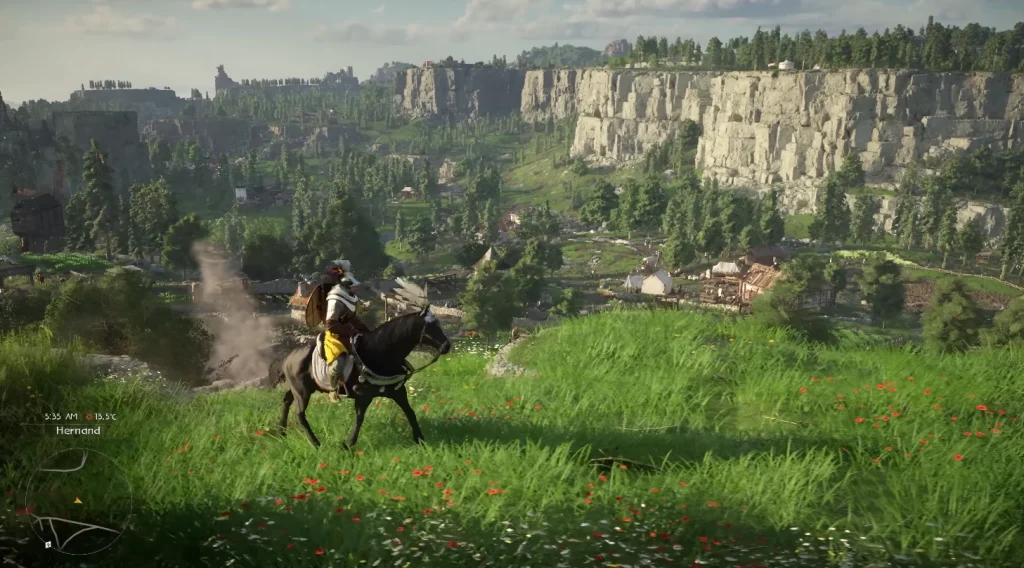Open the circular minimap
This screenshot has width=1024, height=568.
pos(77,500)
